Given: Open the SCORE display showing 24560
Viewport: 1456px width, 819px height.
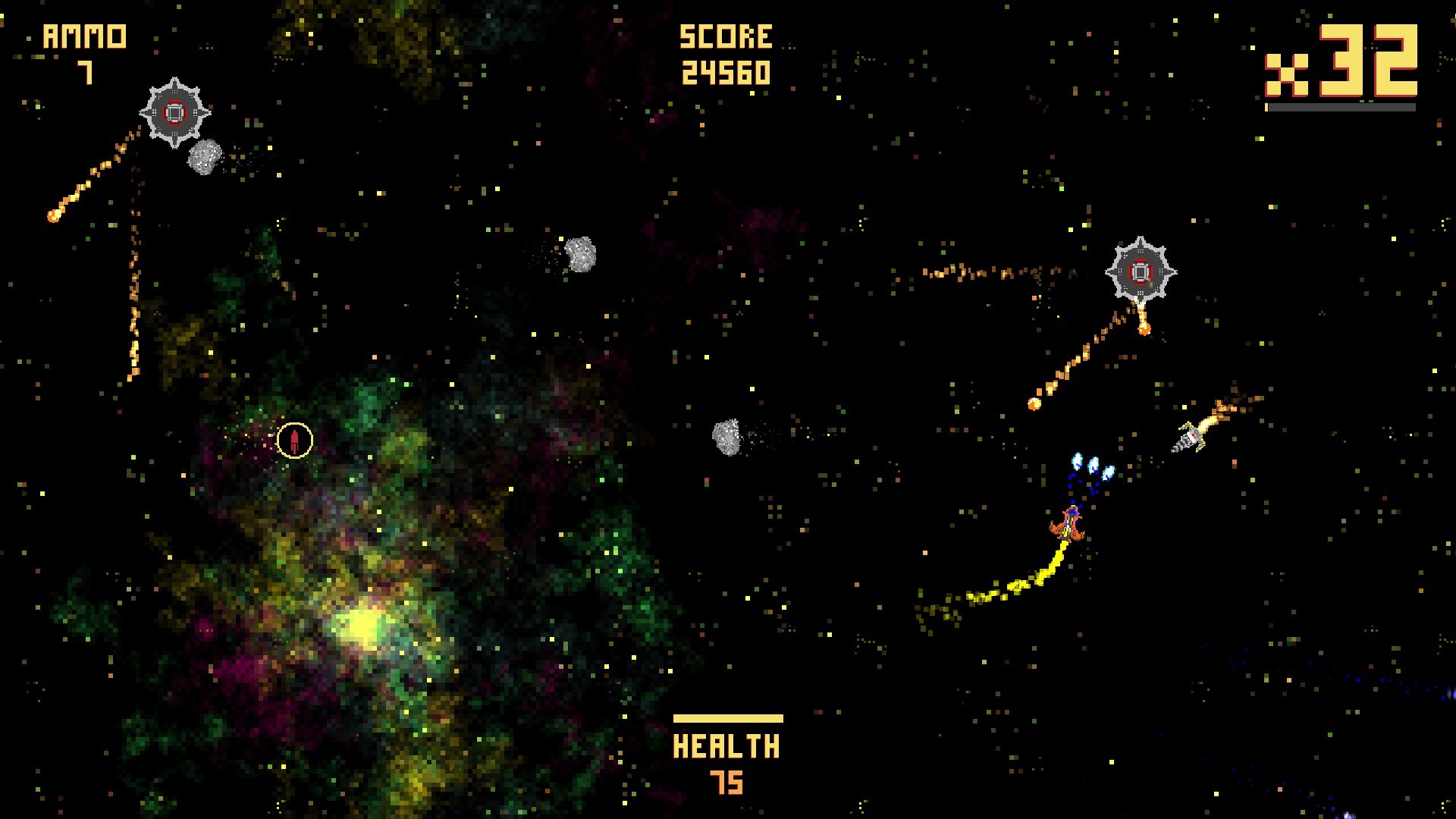Looking at the screenshot, I should pyautogui.click(x=726, y=53).
